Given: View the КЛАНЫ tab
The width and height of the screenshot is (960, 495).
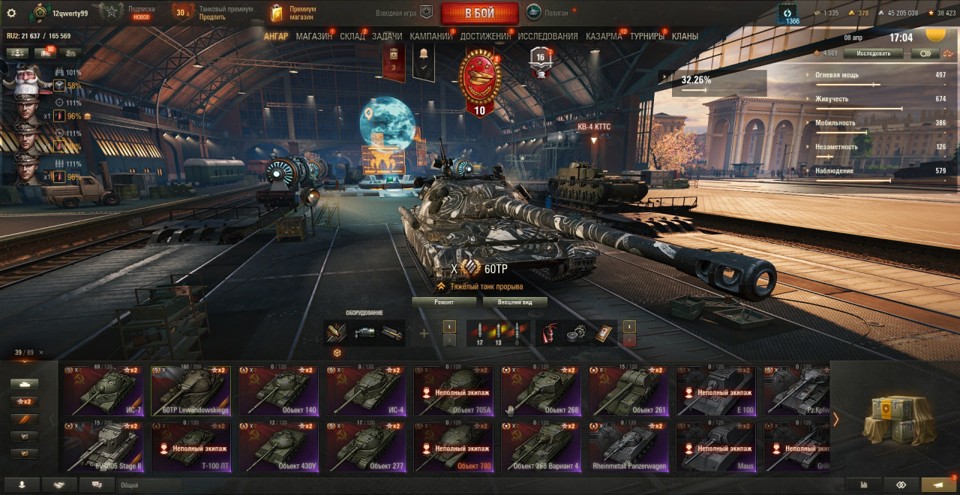Looking at the screenshot, I should [x=685, y=36].
